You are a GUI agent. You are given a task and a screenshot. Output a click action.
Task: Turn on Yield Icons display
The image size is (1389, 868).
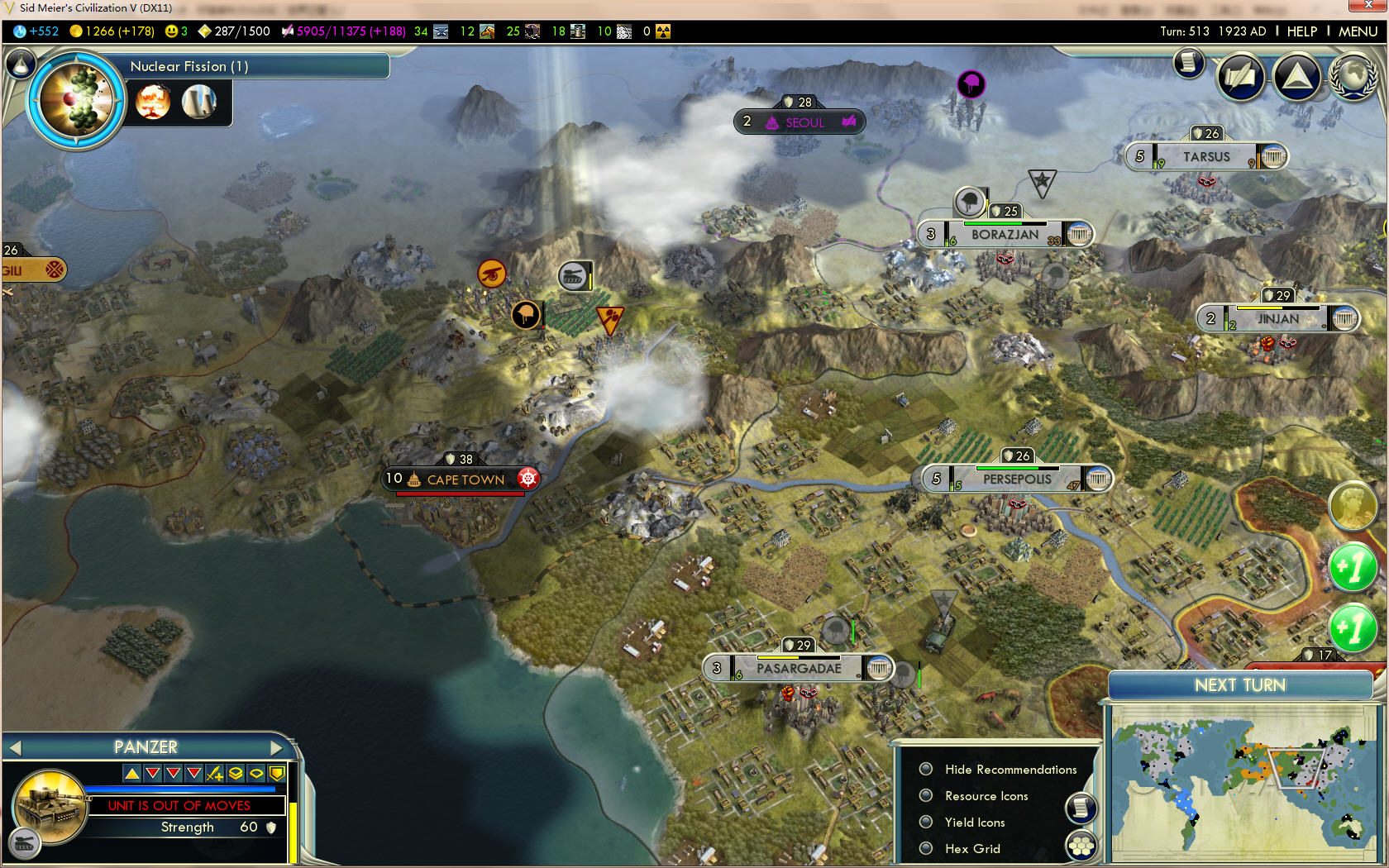(927, 823)
